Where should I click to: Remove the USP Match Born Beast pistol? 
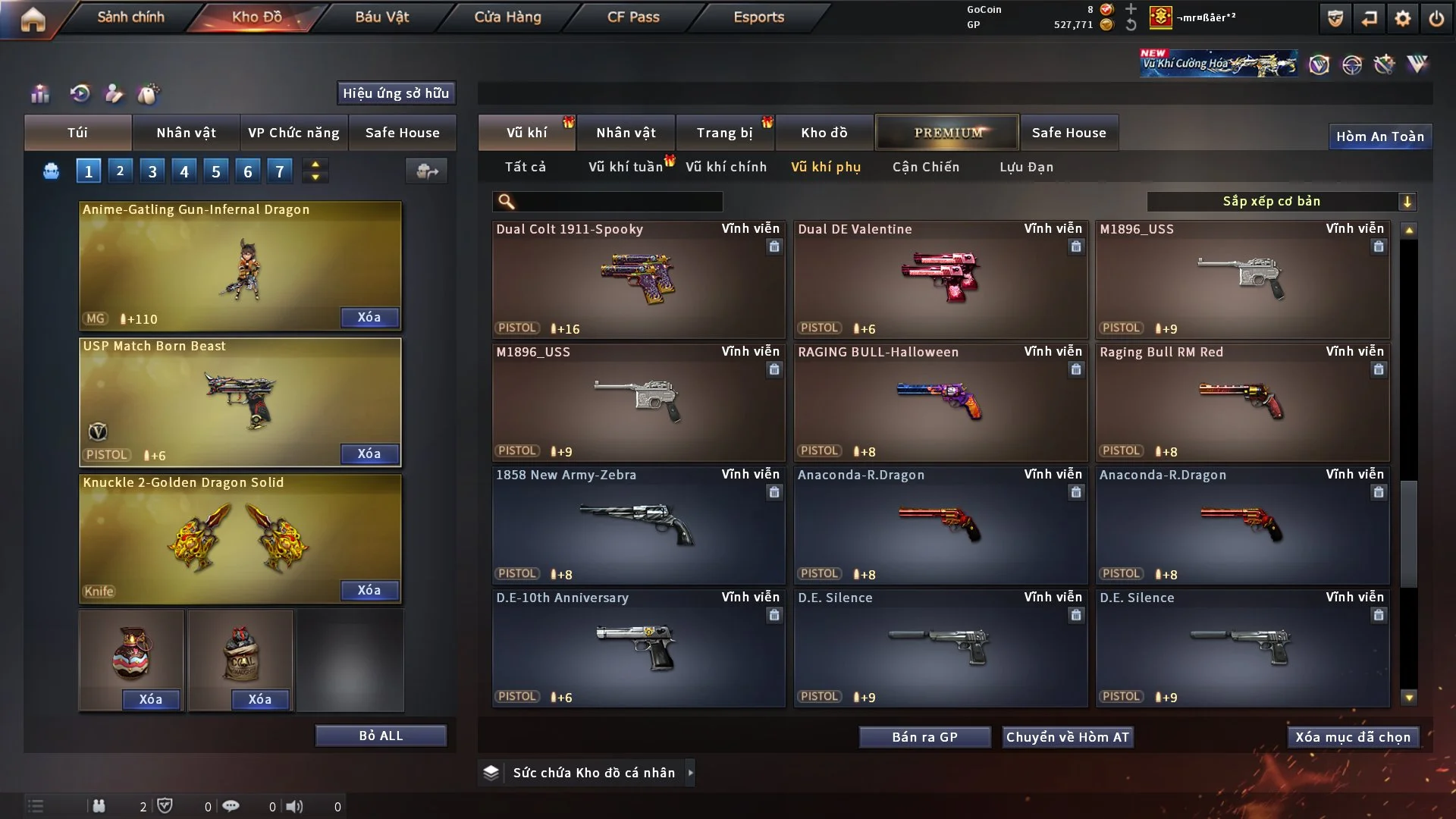tap(369, 453)
